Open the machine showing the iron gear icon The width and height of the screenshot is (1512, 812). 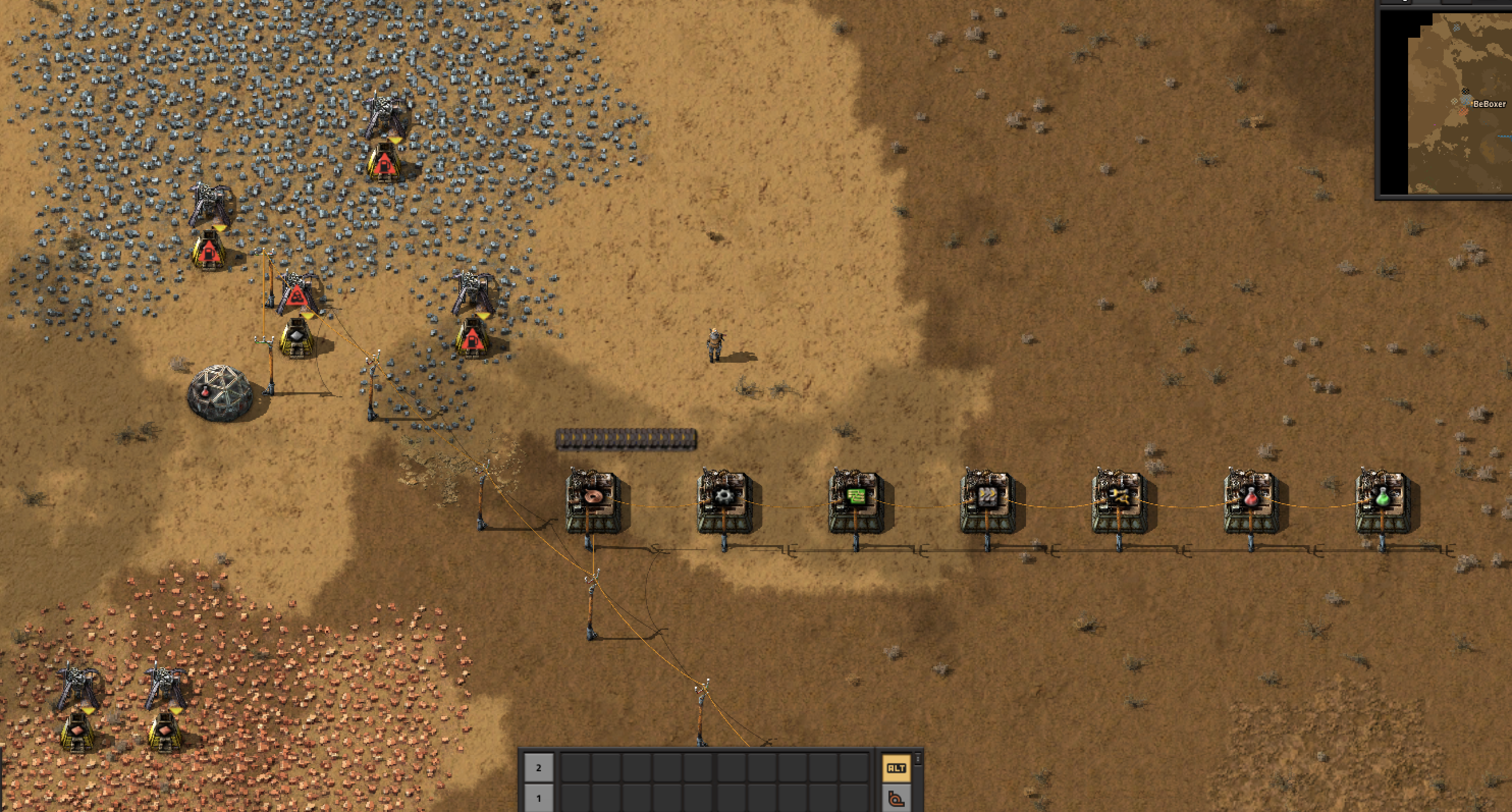pyautogui.click(x=725, y=497)
